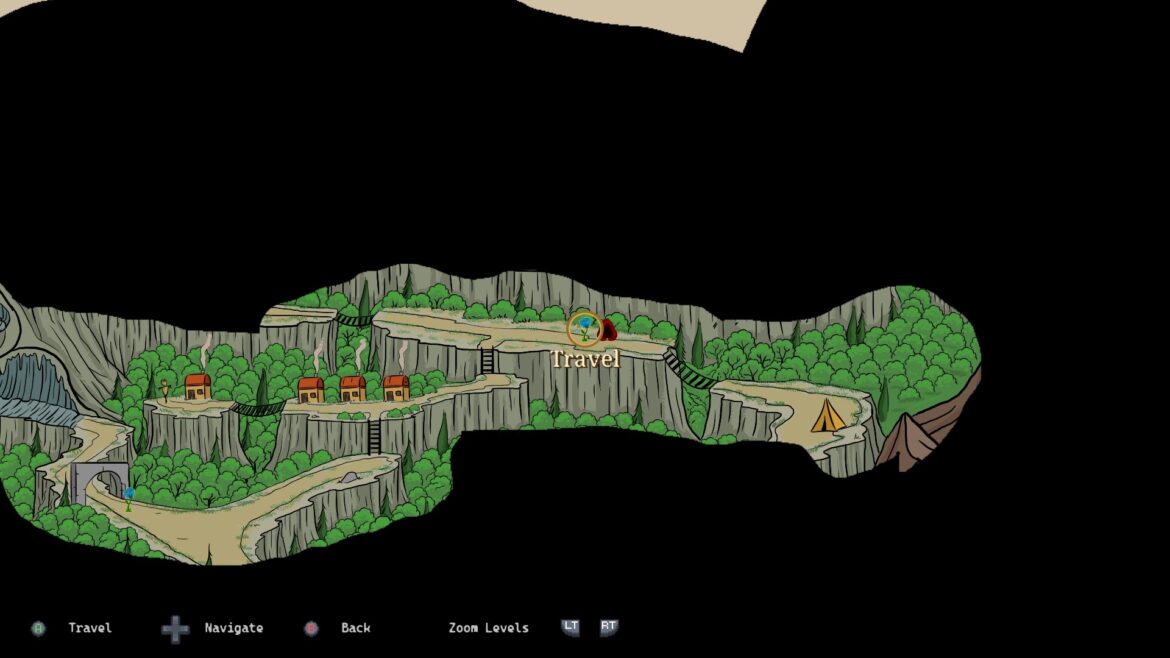Click the red hooded player marker
This screenshot has height=658, width=1170.
click(608, 329)
